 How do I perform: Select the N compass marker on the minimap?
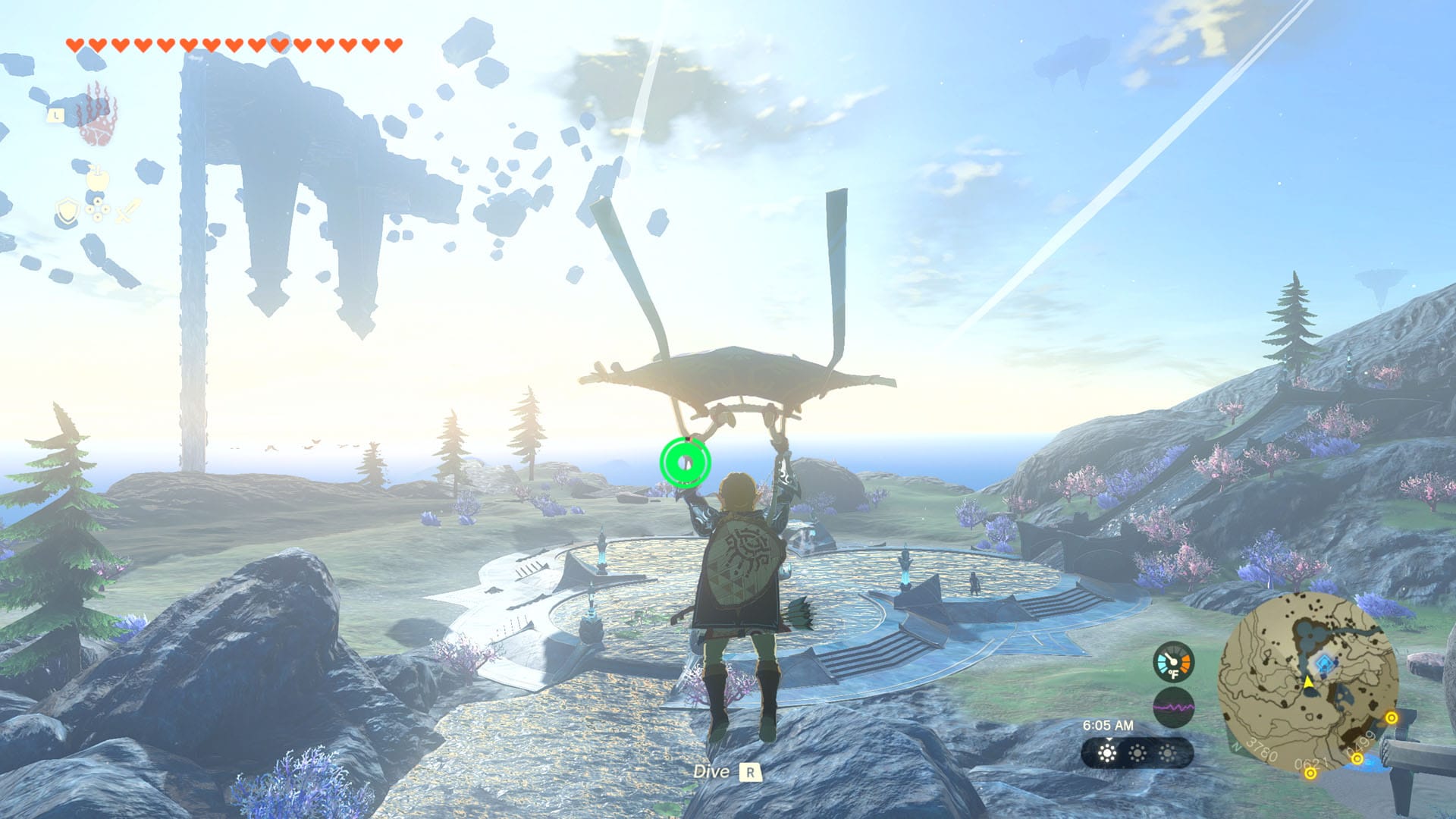tap(1236, 746)
